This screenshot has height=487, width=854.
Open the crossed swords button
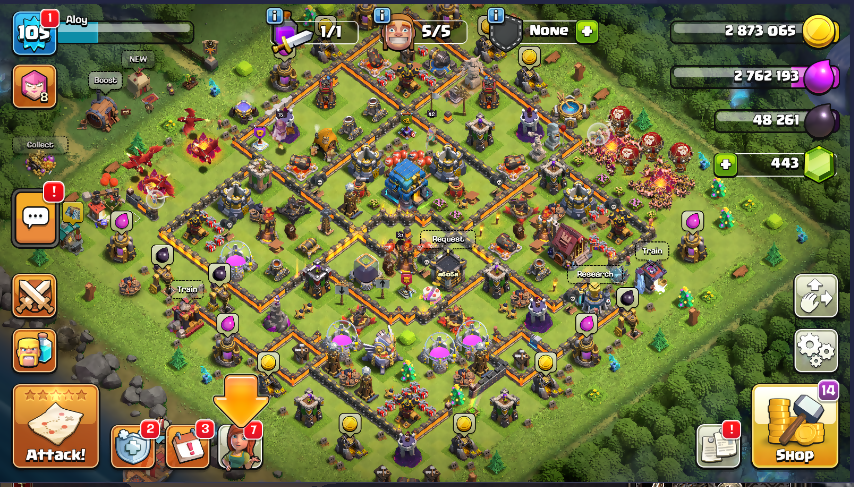click(x=34, y=297)
